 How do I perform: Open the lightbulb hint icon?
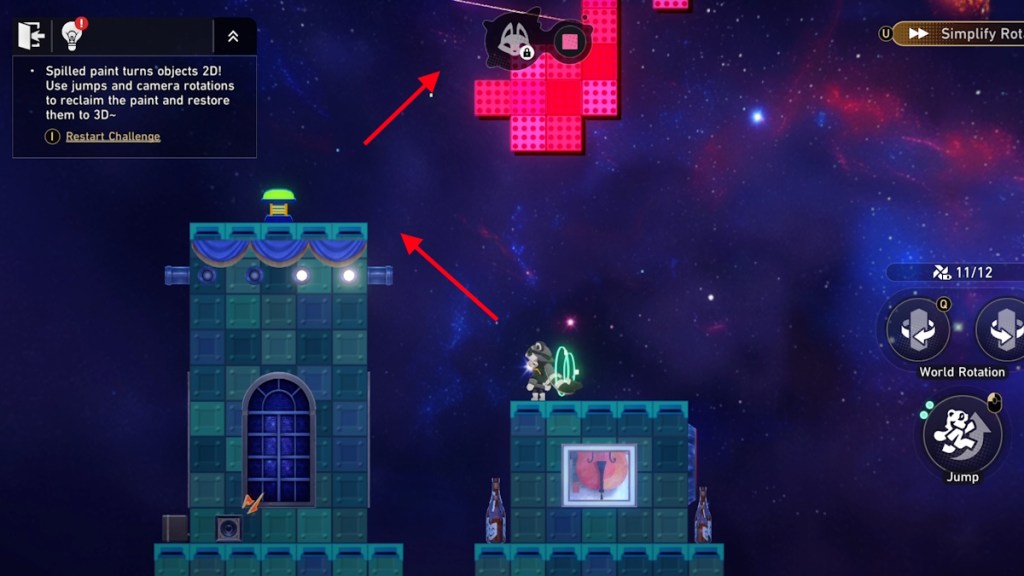coord(72,36)
